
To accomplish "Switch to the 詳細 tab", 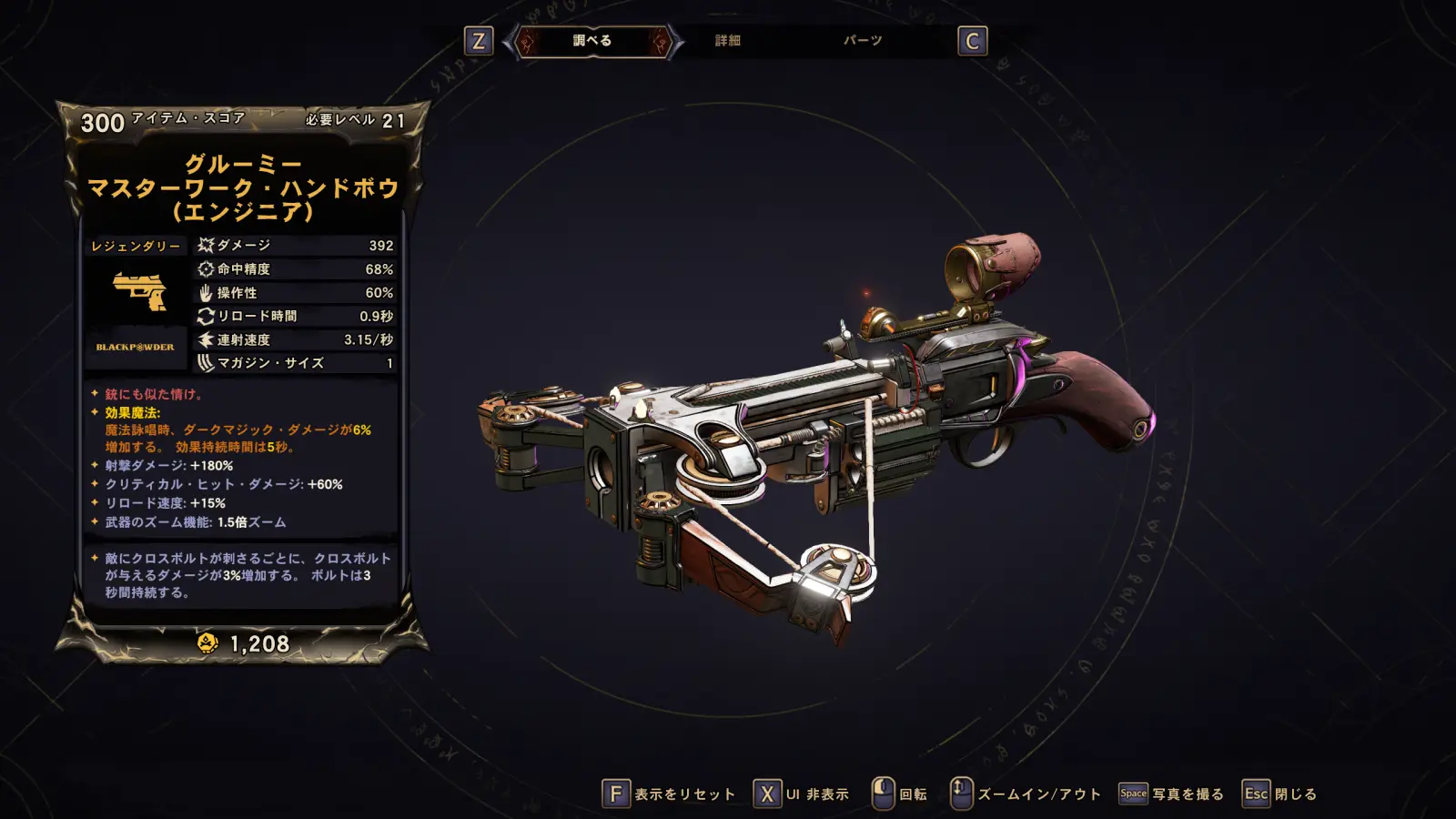I will coord(727,41).
